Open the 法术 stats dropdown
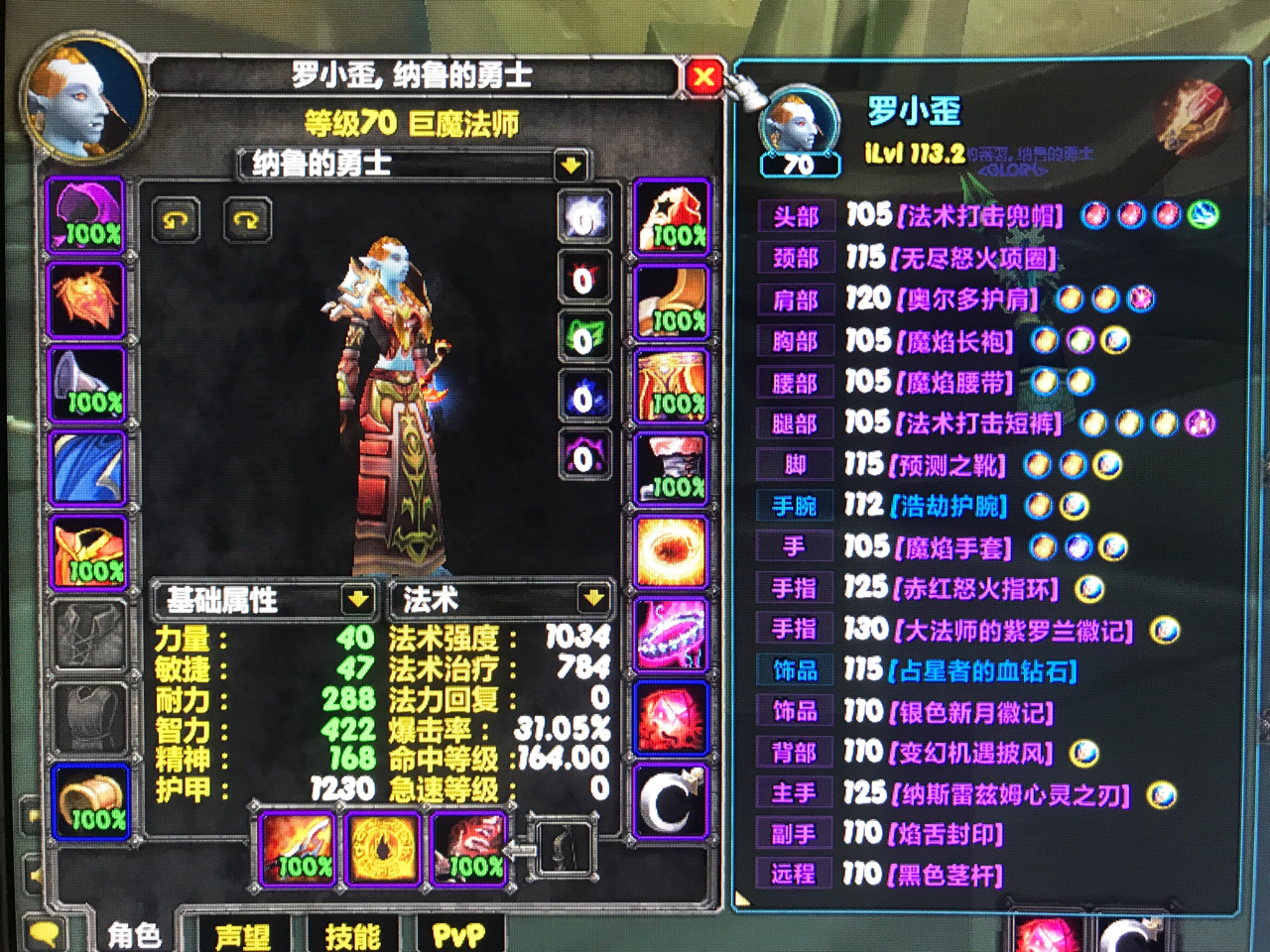Screen dimensions: 1270x952 coord(593,600)
